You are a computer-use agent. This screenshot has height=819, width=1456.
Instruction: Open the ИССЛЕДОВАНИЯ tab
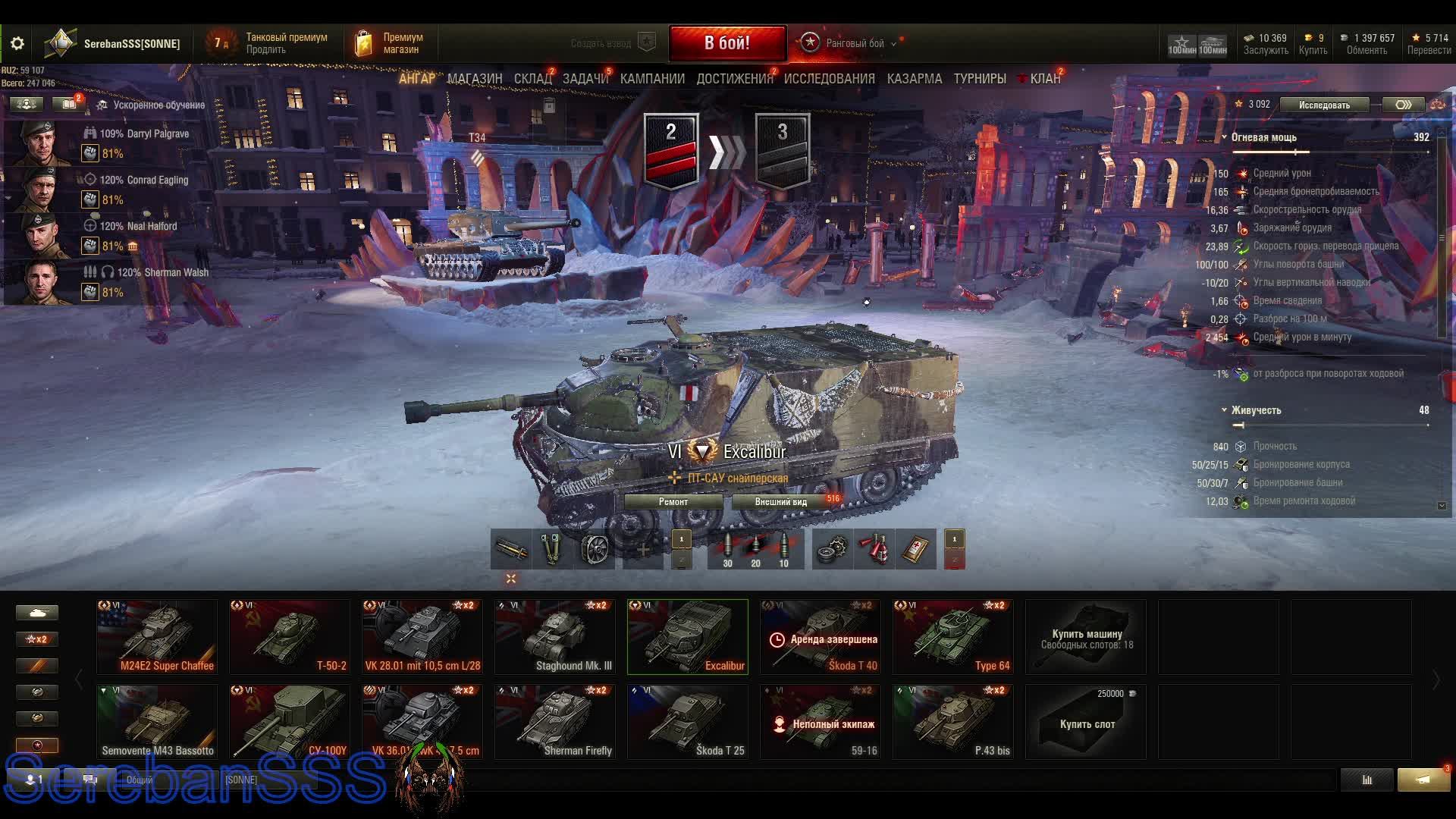tap(829, 79)
